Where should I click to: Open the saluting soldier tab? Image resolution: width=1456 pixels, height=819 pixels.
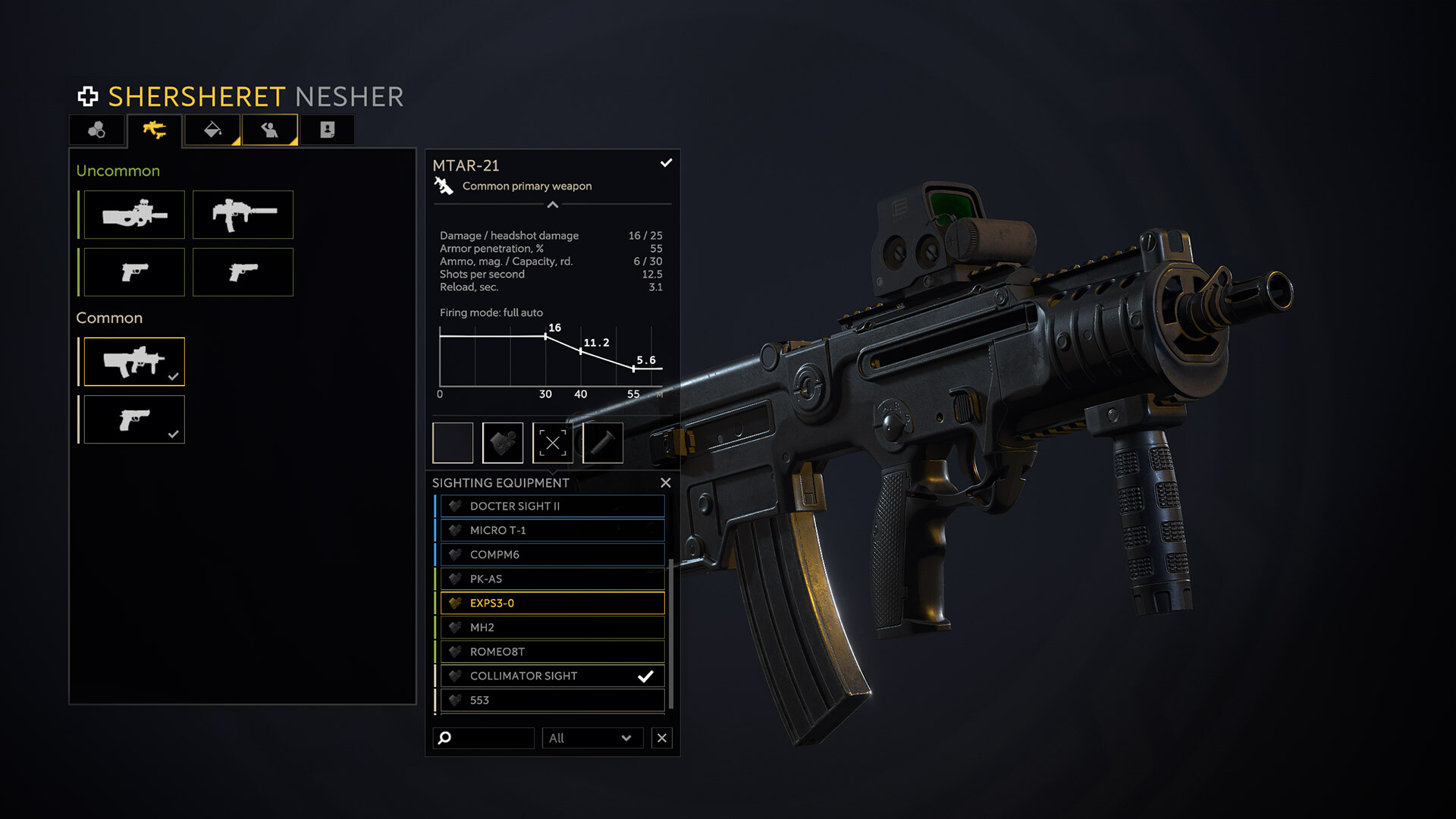[269, 130]
